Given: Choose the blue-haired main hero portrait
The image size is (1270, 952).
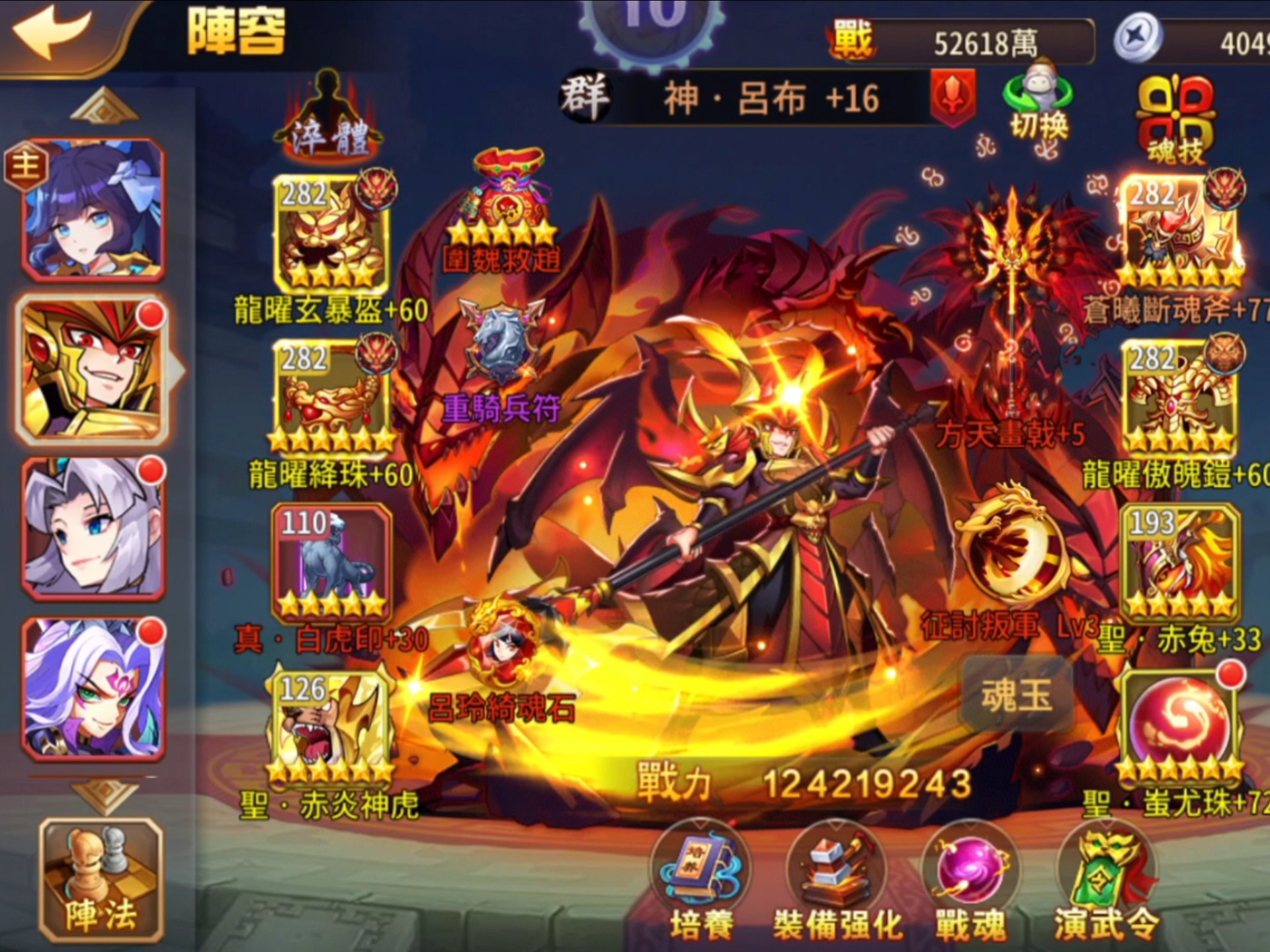Looking at the screenshot, I should click(93, 208).
